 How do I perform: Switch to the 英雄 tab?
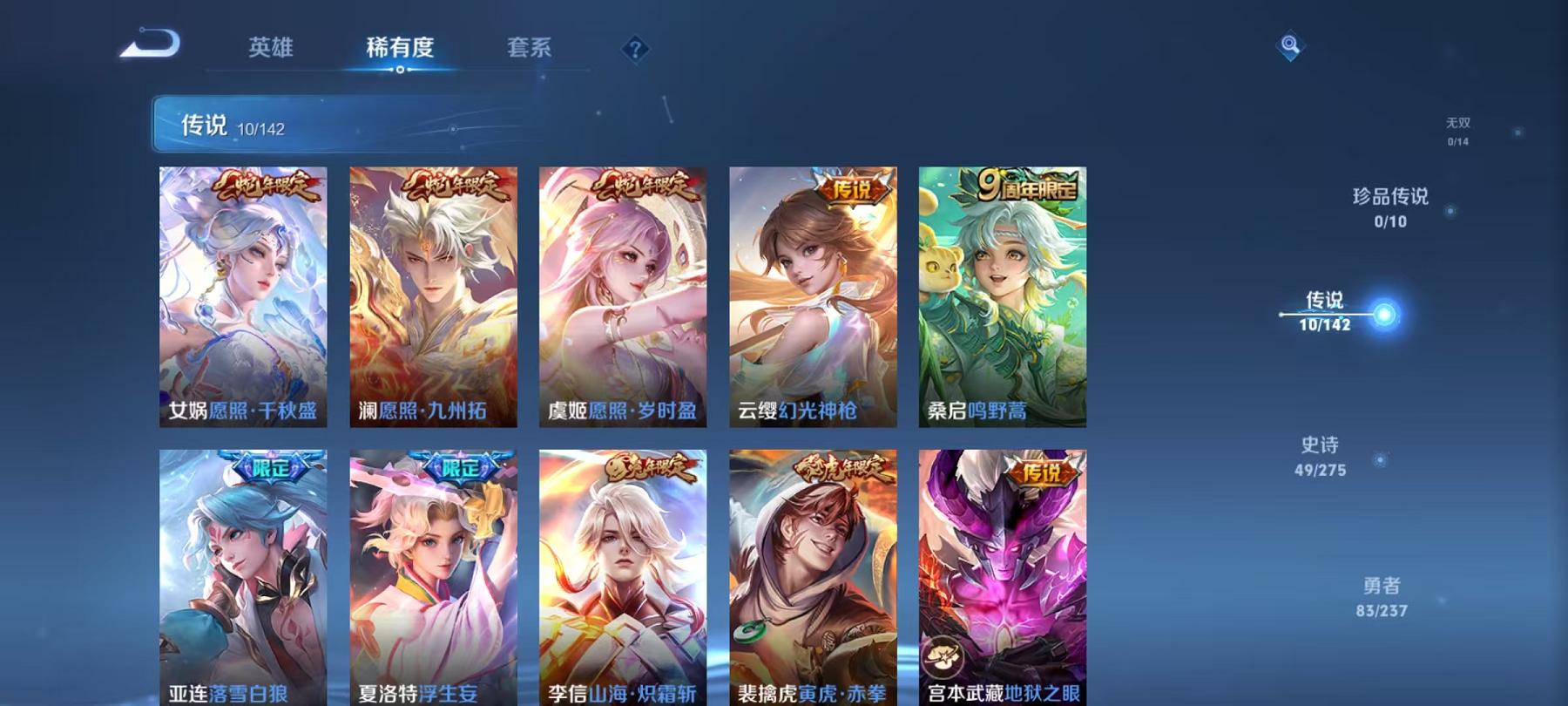[269, 50]
